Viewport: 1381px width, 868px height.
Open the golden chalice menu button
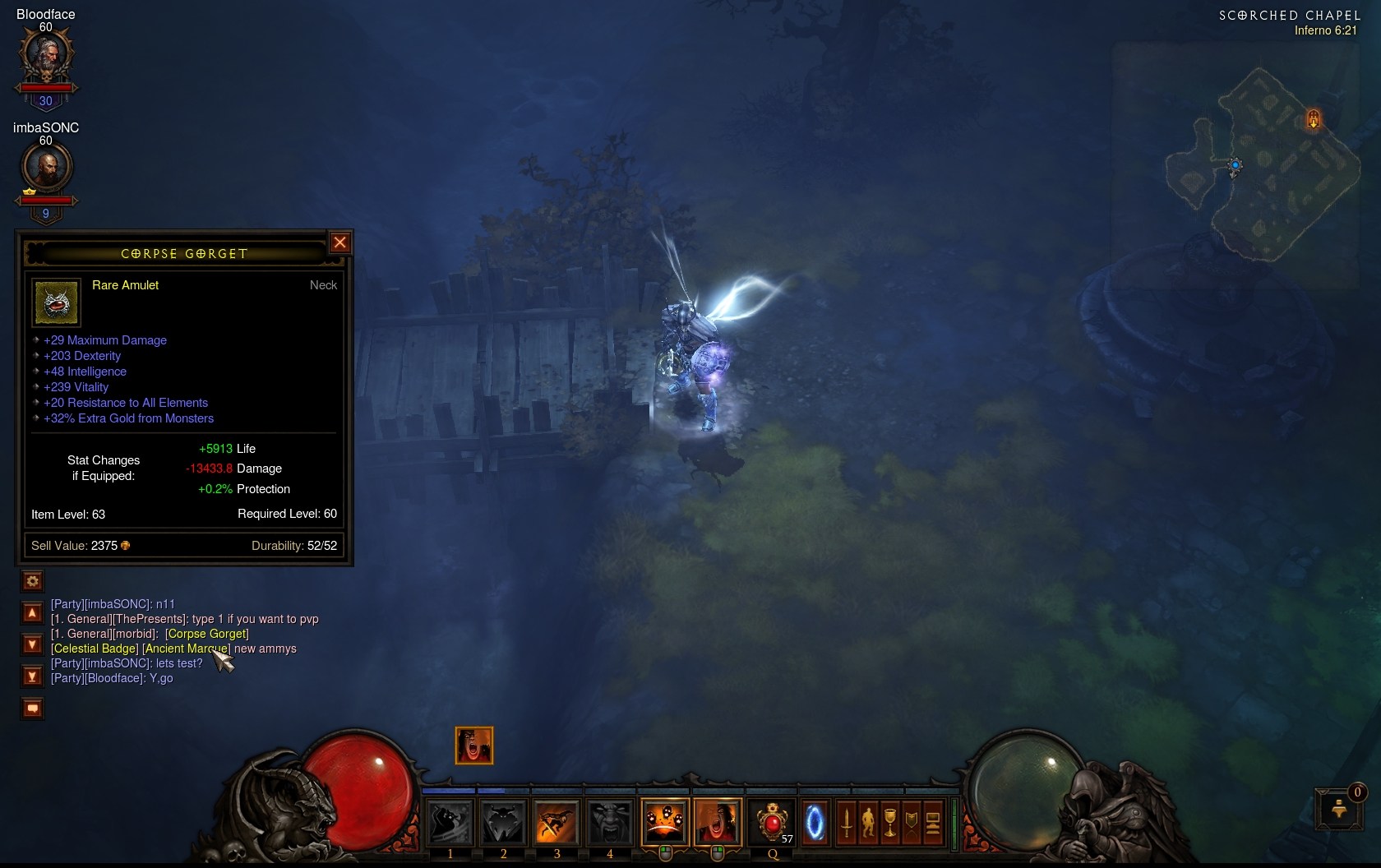pyautogui.click(x=889, y=822)
